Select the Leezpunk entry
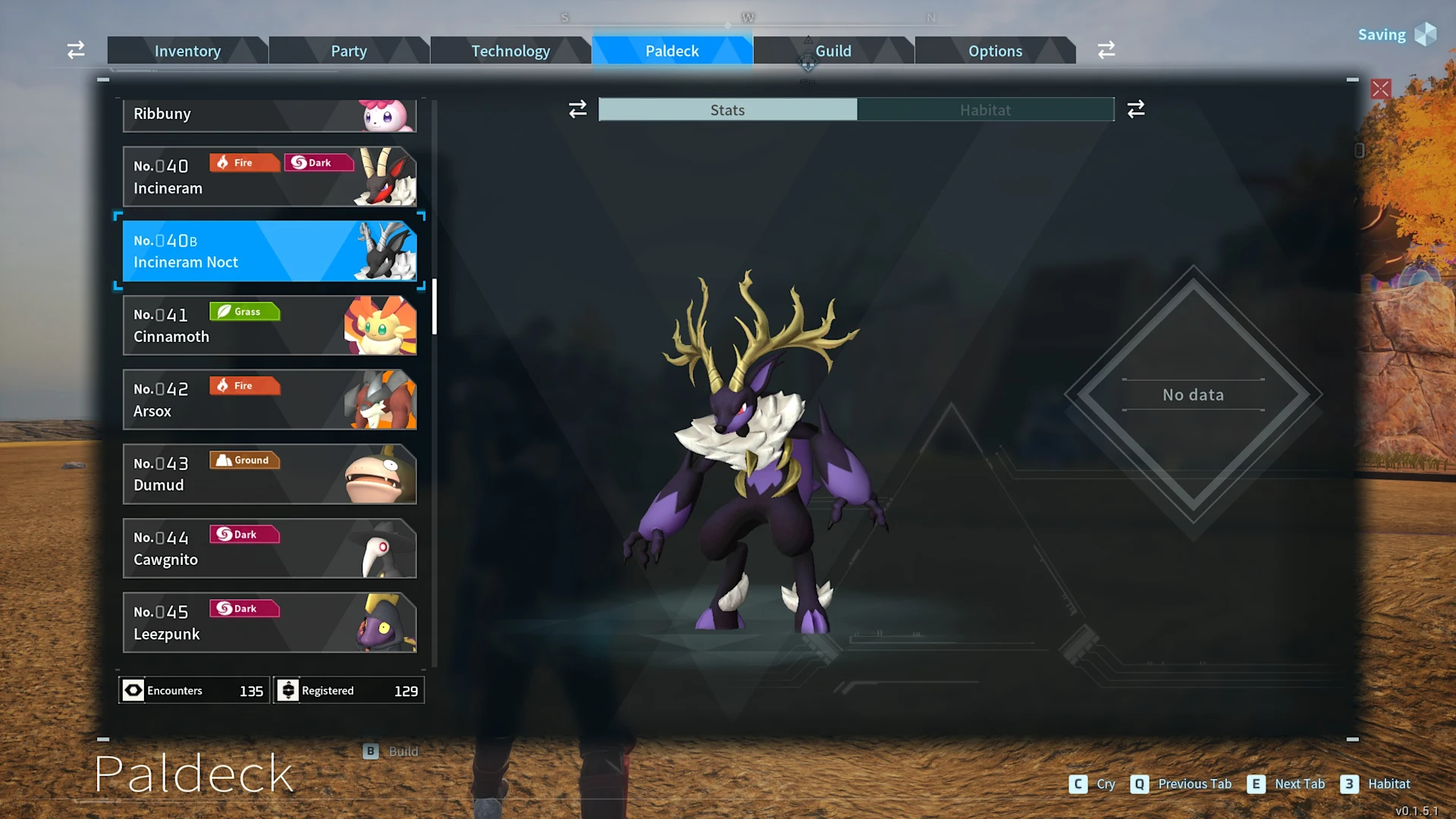Image resolution: width=1456 pixels, height=819 pixels. tap(269, 623)
